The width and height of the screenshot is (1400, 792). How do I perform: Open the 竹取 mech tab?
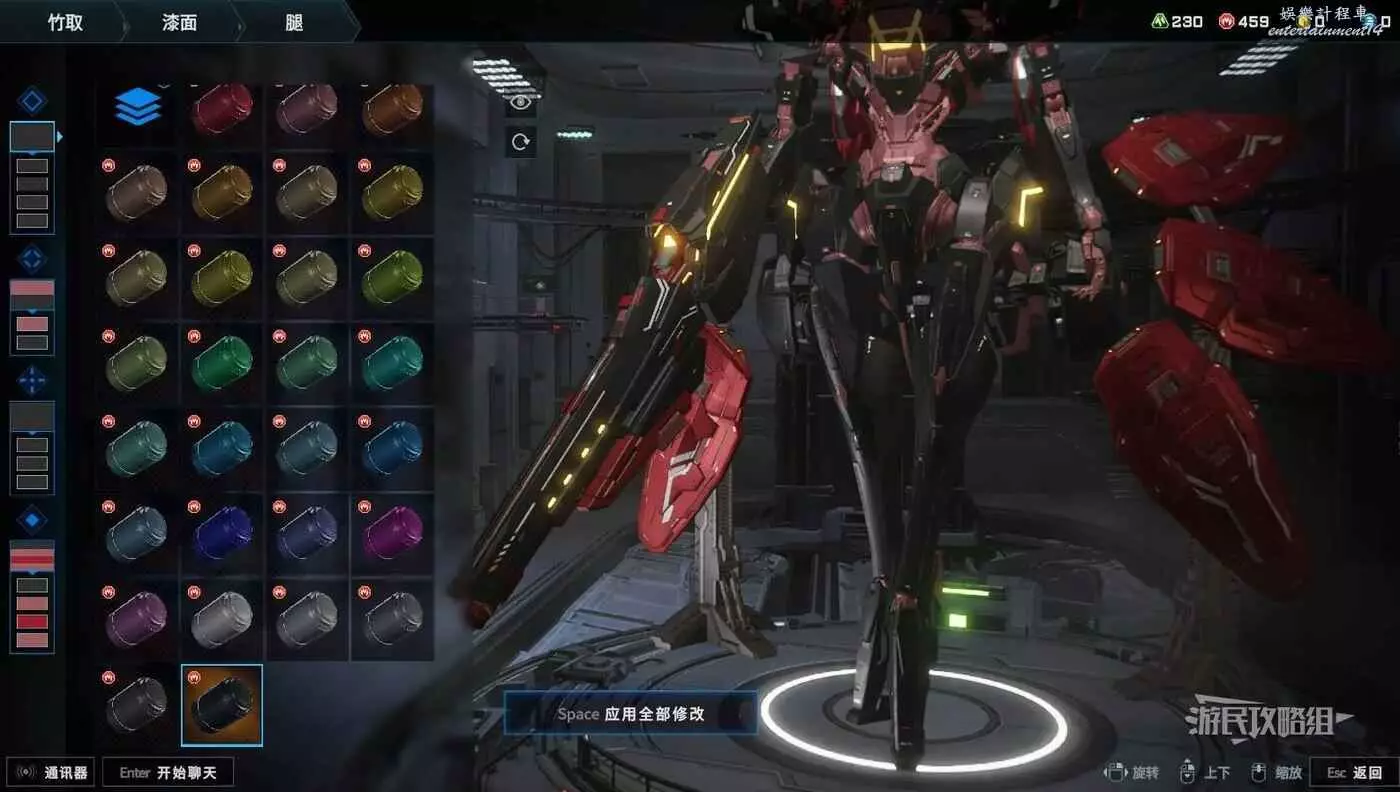66,22
